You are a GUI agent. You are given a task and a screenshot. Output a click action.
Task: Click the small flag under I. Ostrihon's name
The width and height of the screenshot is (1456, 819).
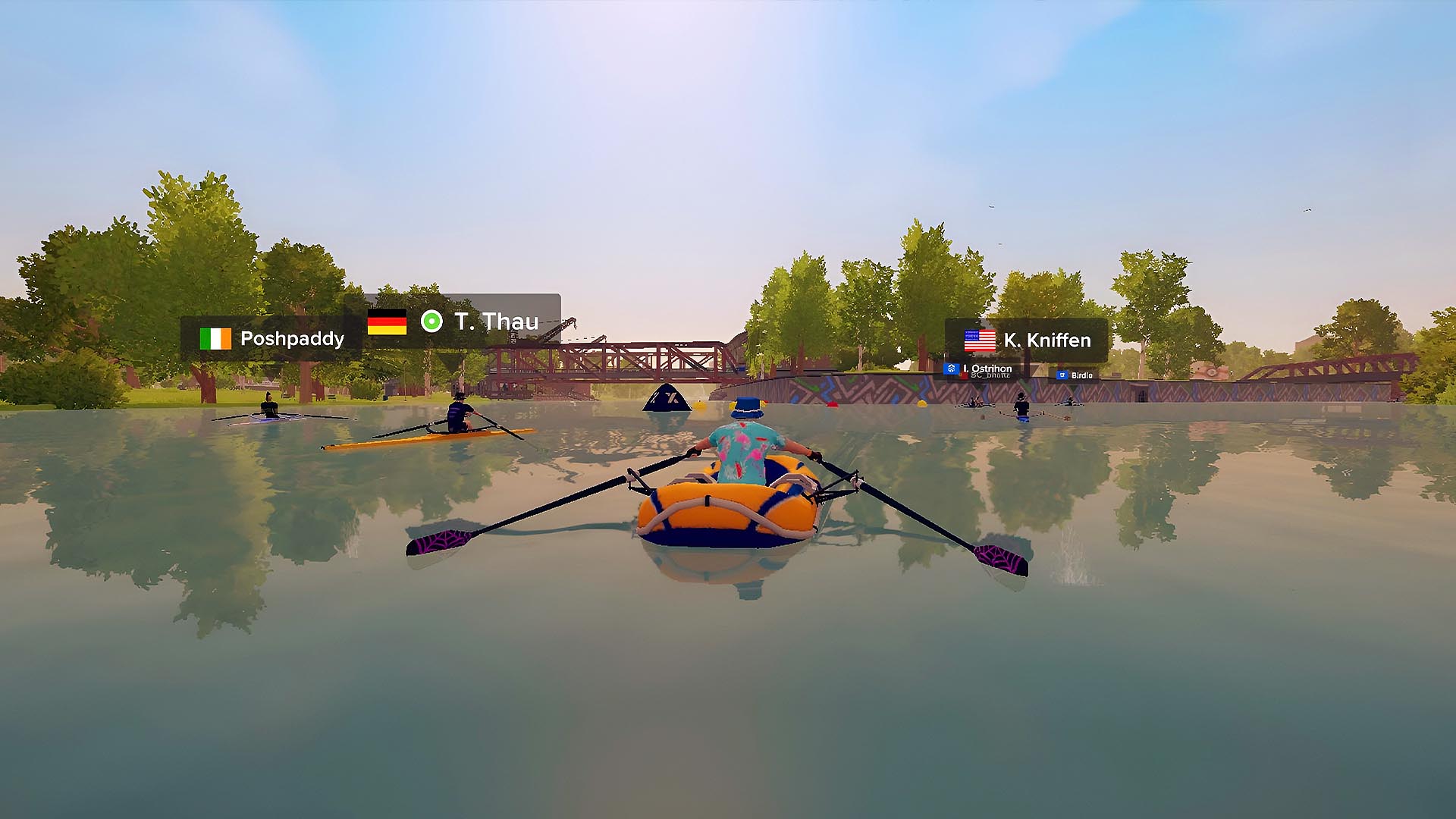click(x=964, y=375)
